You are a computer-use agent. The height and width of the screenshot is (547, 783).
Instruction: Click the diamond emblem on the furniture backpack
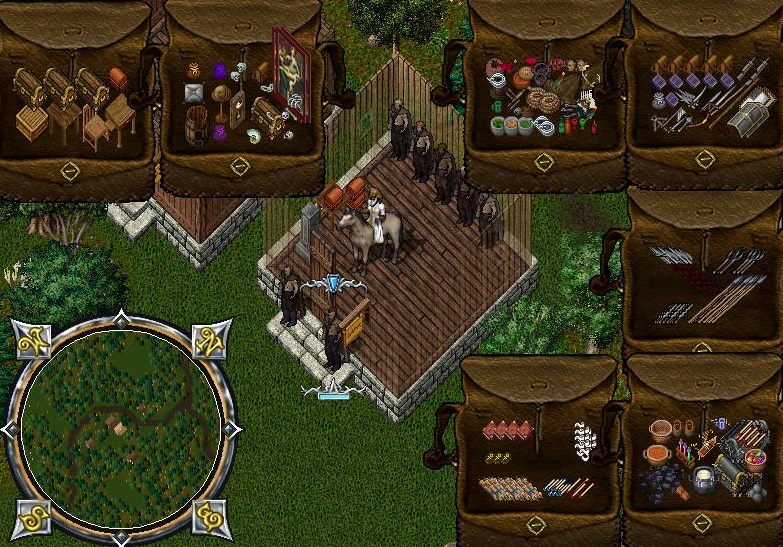click(70, 171)
